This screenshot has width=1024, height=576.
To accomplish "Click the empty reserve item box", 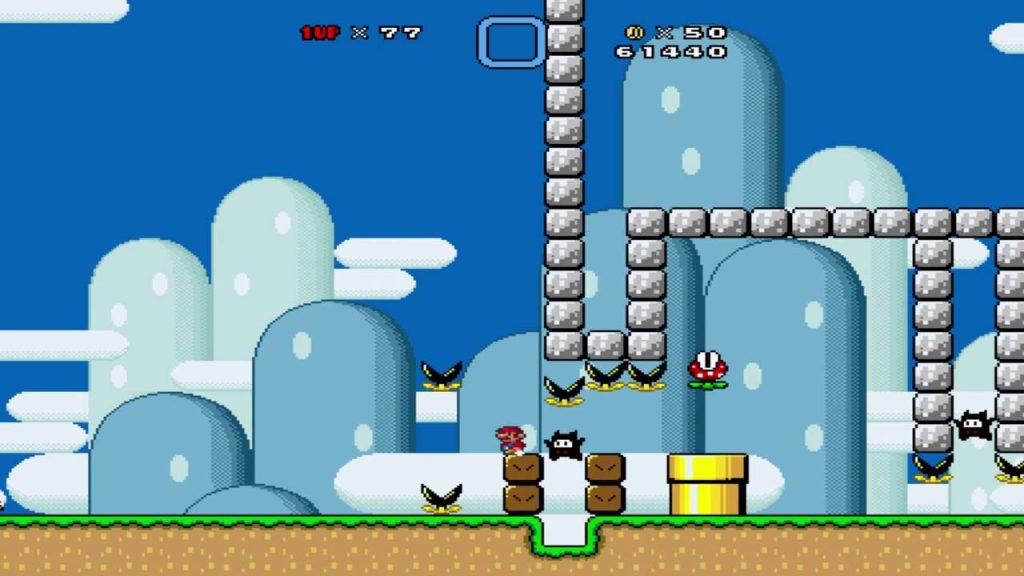I will pyautogui.click(x=510, y=42).
